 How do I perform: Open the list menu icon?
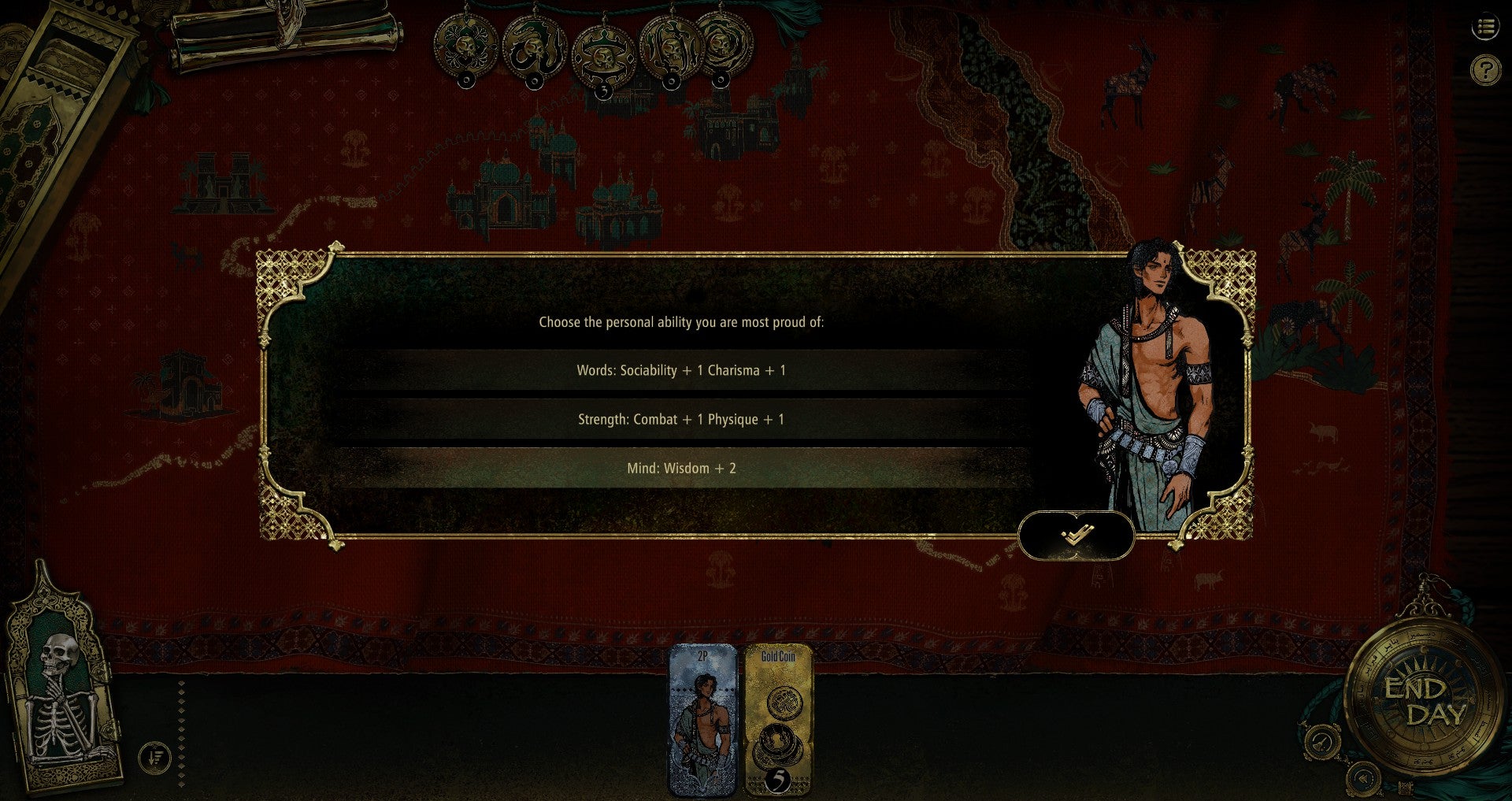1485,28
